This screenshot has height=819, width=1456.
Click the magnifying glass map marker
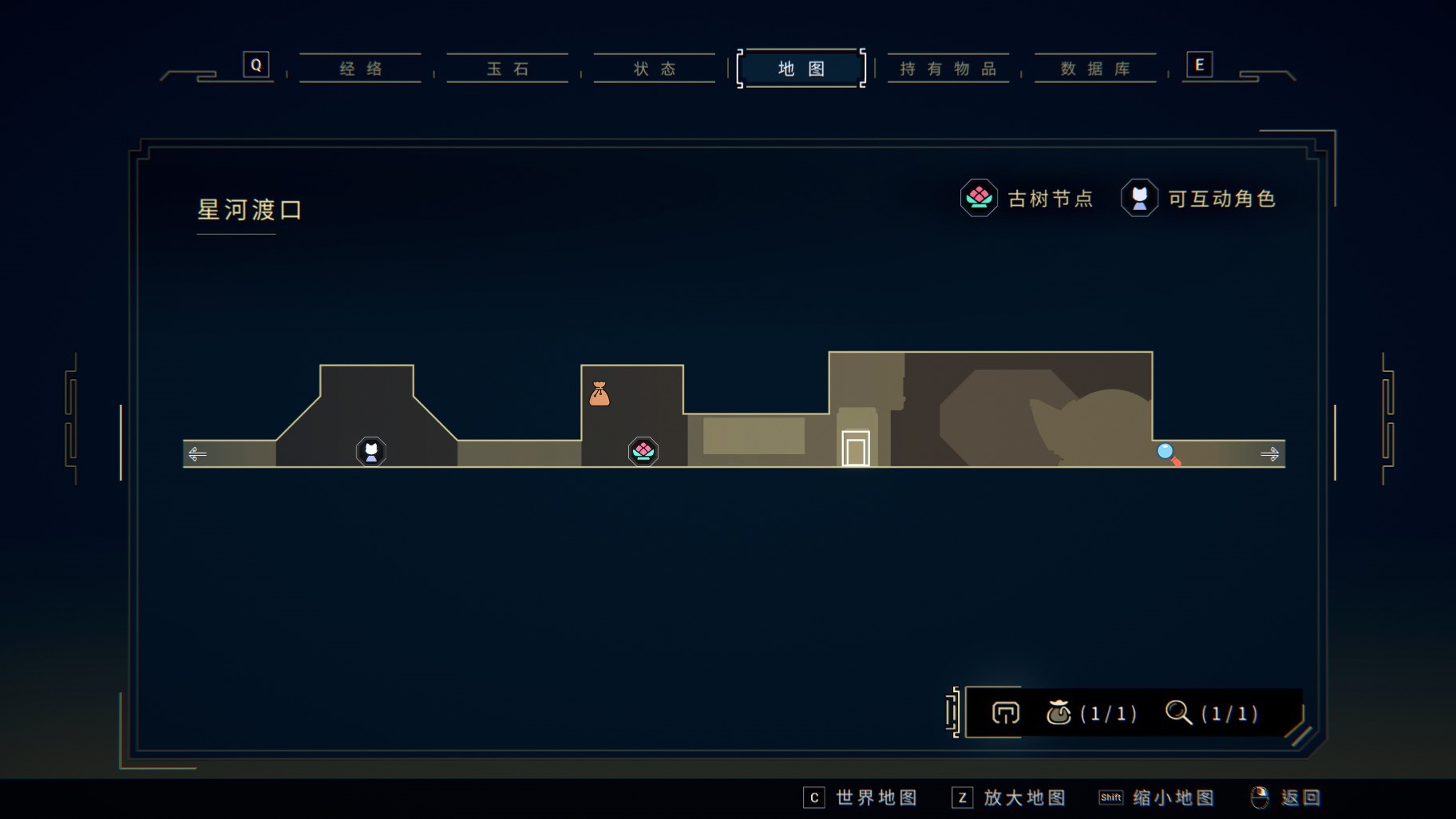coord(1168,454)
